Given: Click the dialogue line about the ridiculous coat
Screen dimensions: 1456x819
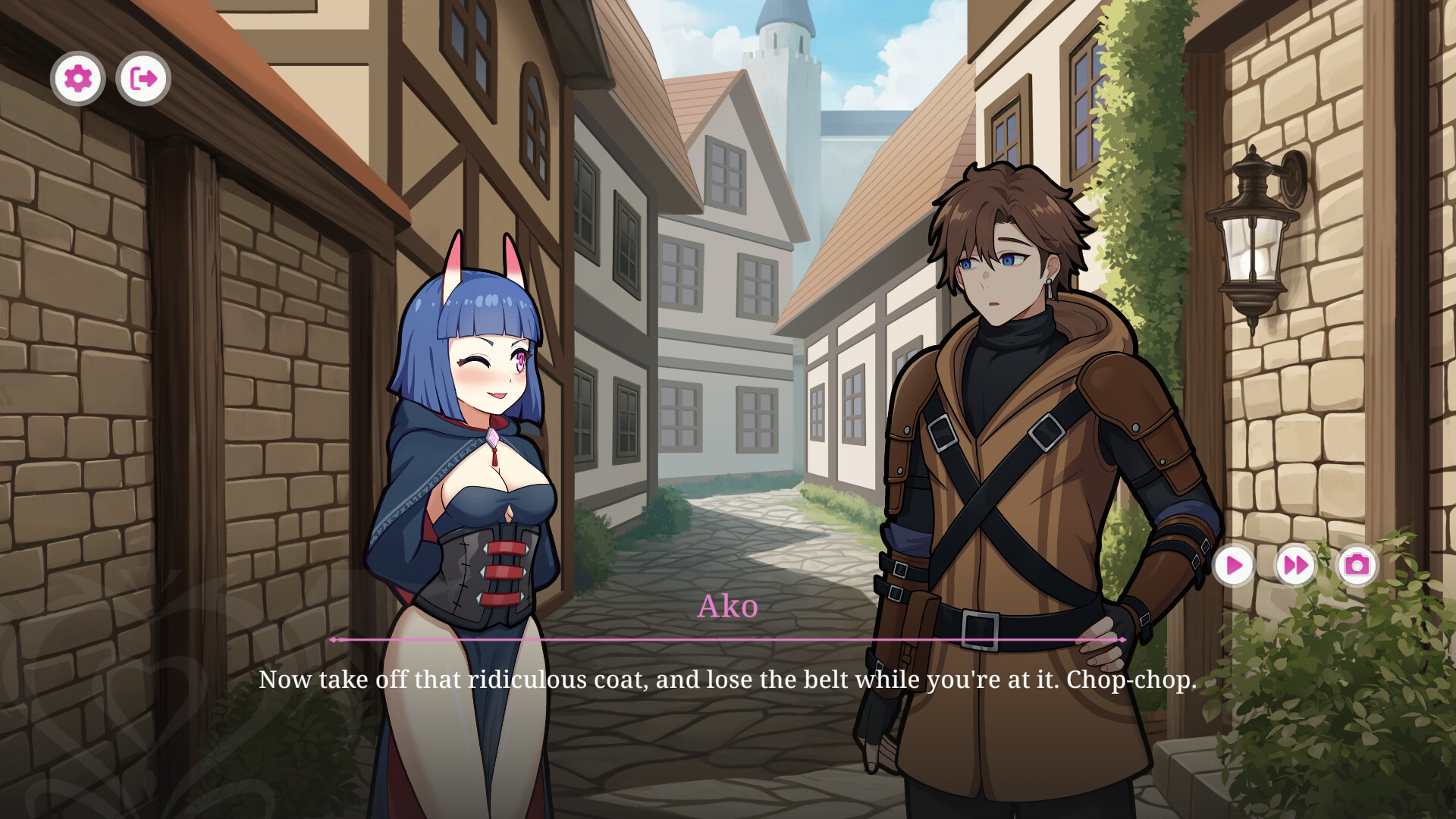Looking at the screenshot, I should [x=728, y=680].
